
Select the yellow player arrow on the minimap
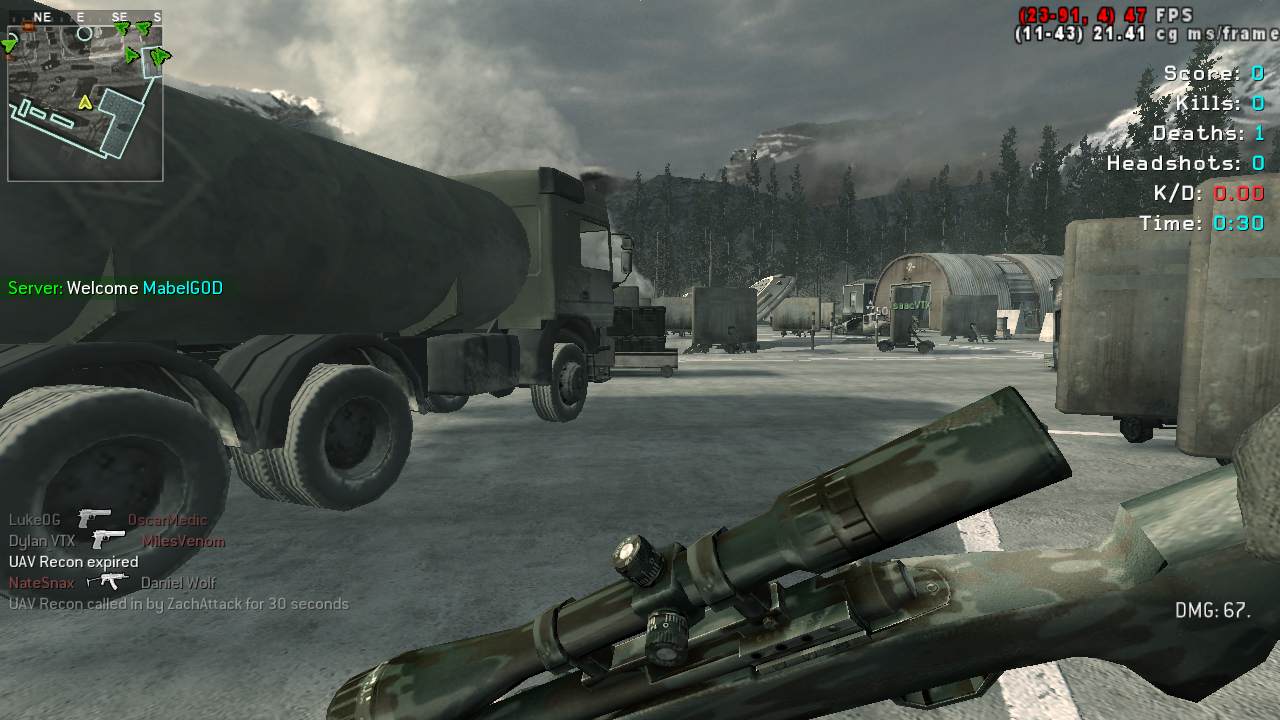click(x=86, y=102)
